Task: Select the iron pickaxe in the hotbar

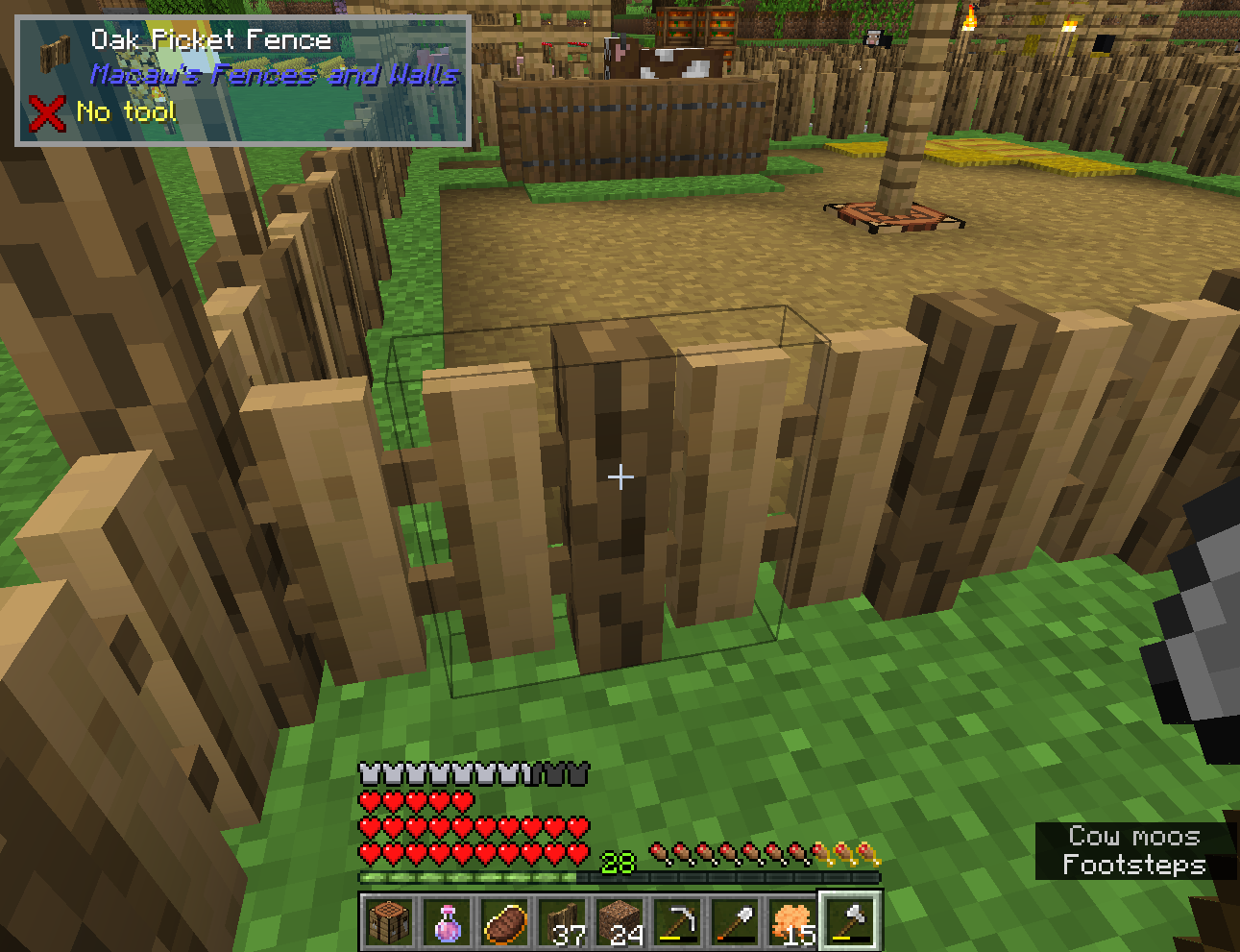Action: [x=680, y=920]
